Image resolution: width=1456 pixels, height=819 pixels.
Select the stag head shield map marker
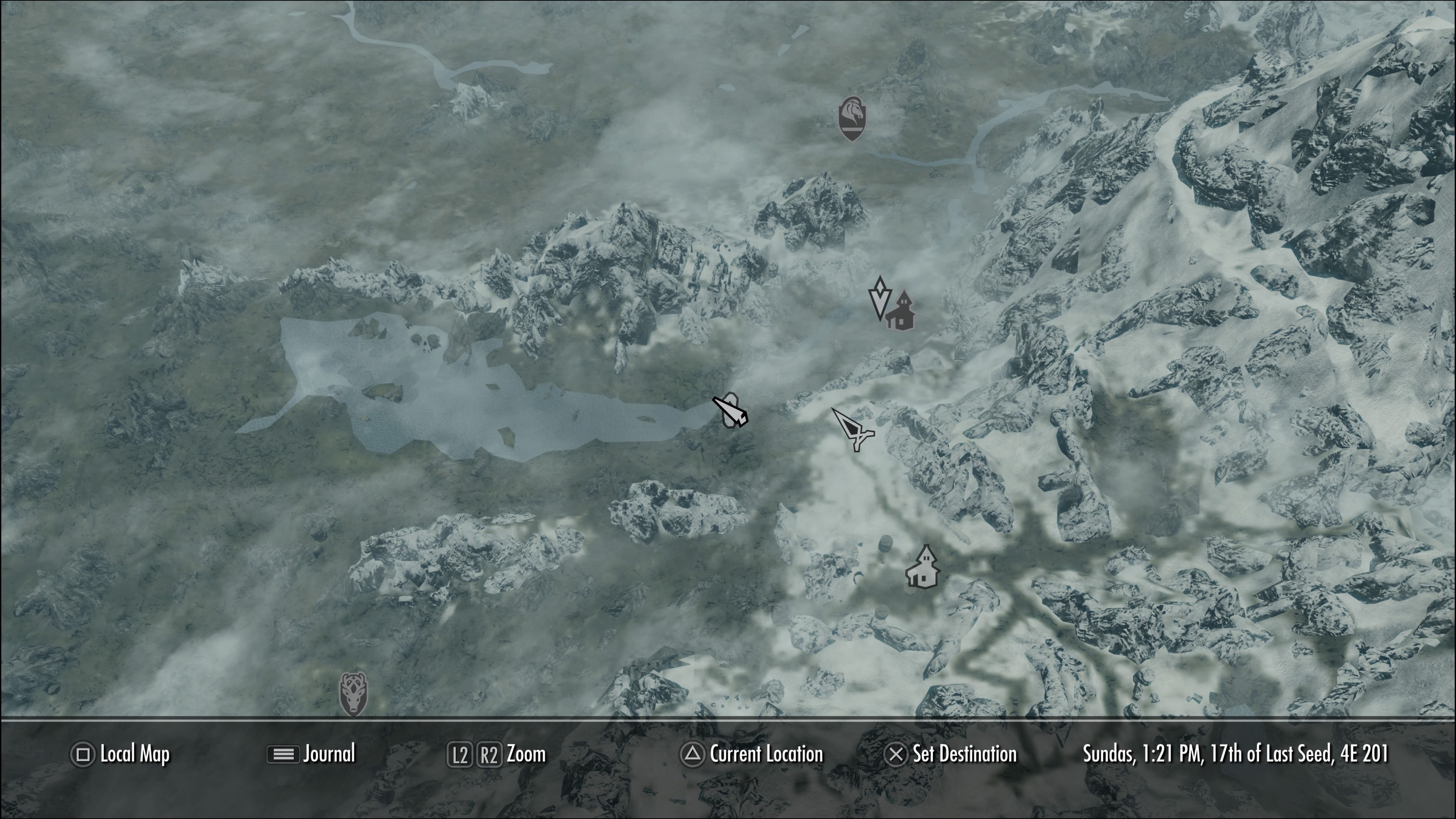coord(353,694)
